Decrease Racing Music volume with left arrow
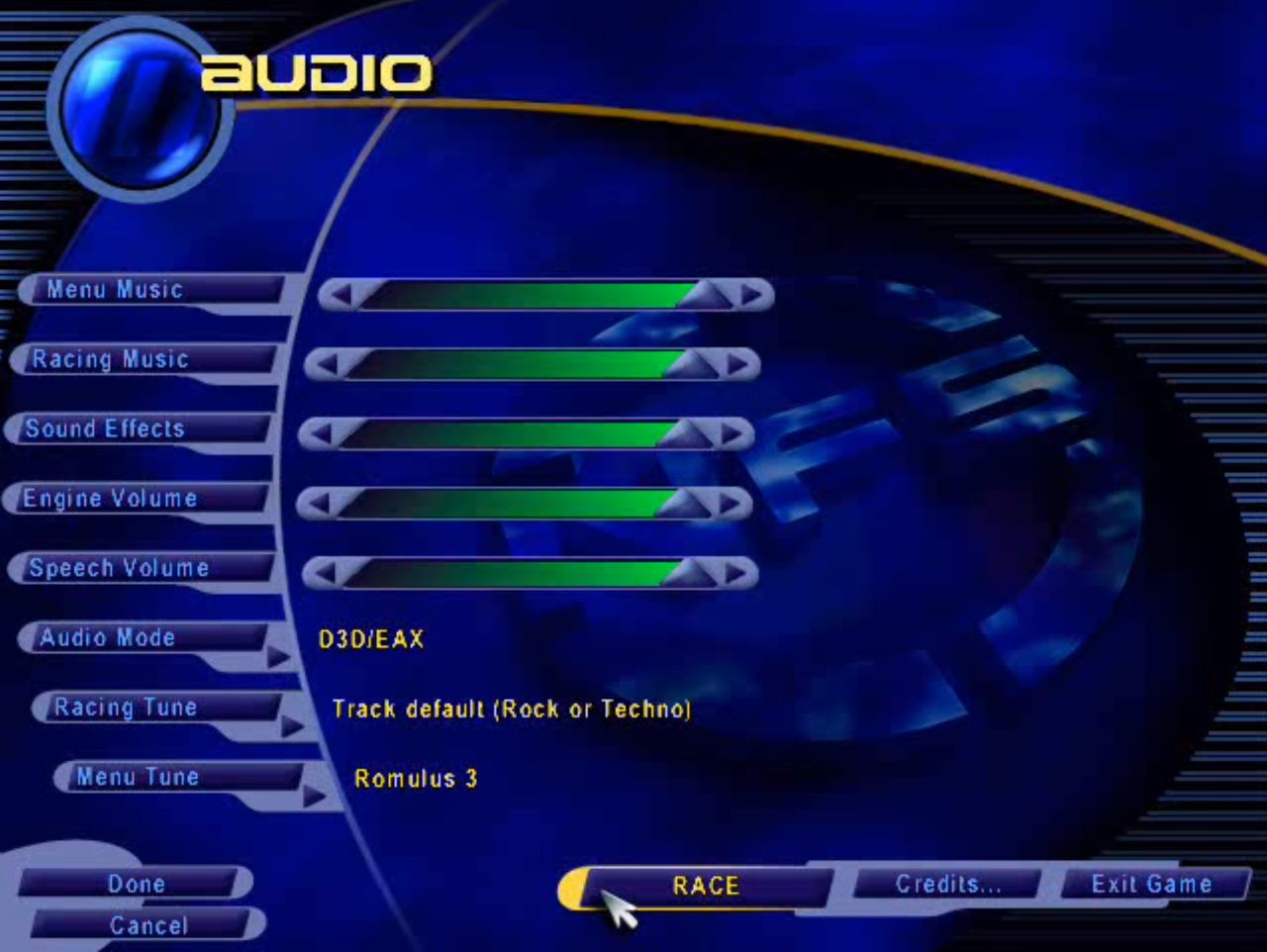The height and width of the screenshot is (952, 1267). [x=326, y=364]
